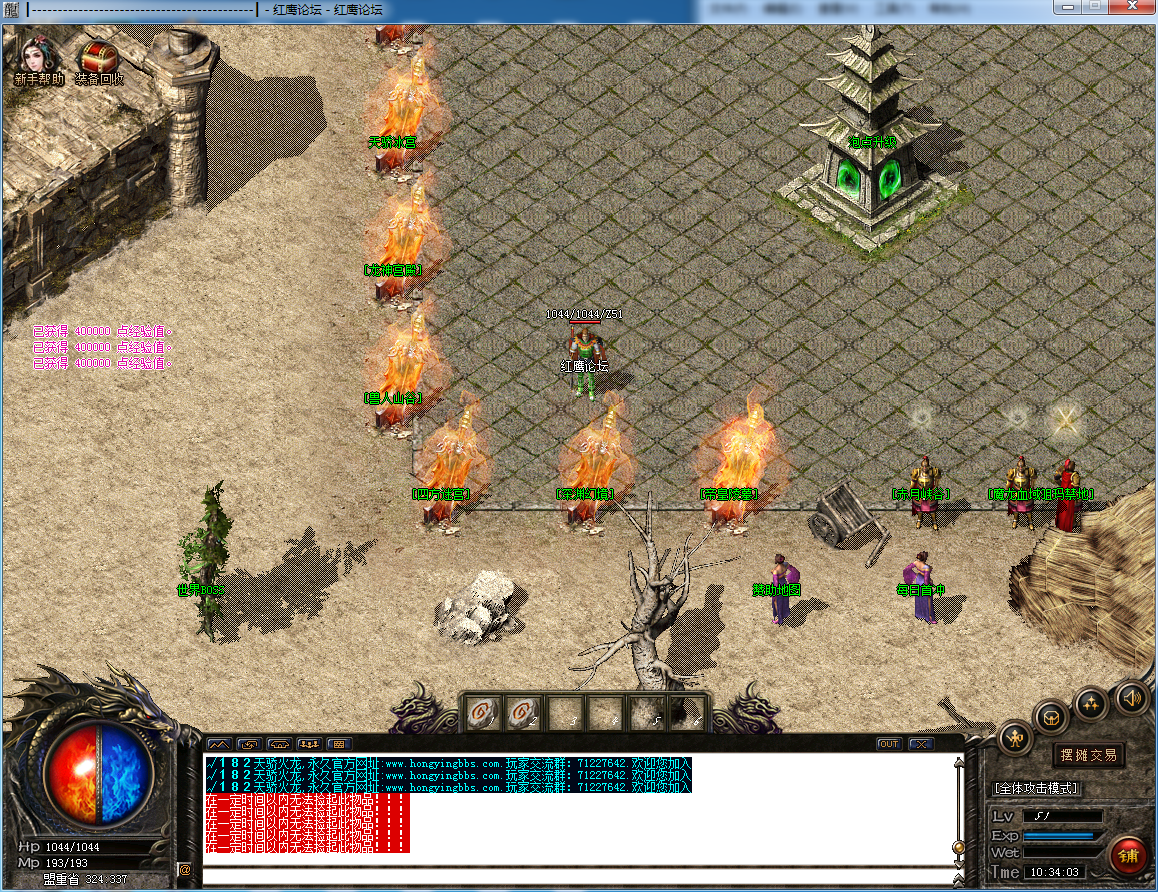
Task: Open the skills icon with three stars
Action: [1090, 703]
